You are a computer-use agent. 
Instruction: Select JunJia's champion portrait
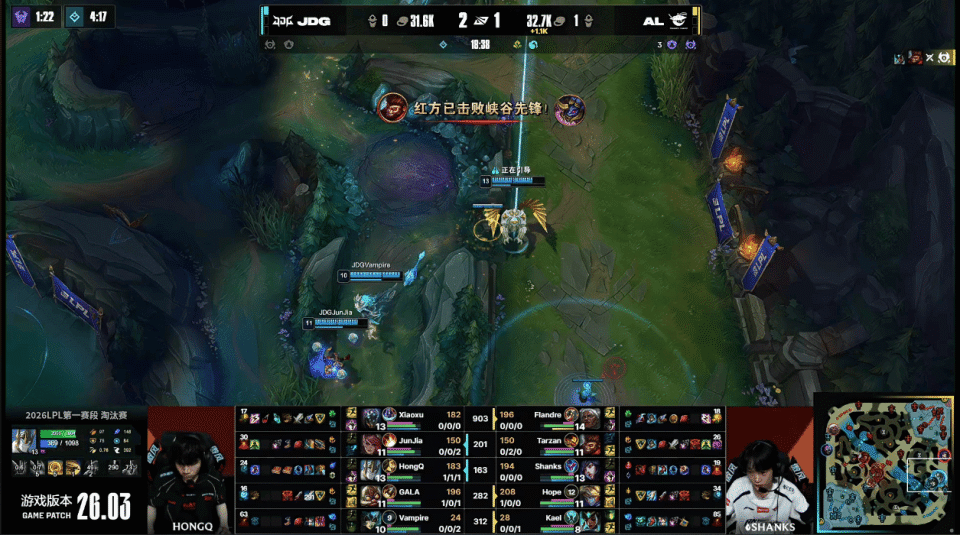coord(372,441)
